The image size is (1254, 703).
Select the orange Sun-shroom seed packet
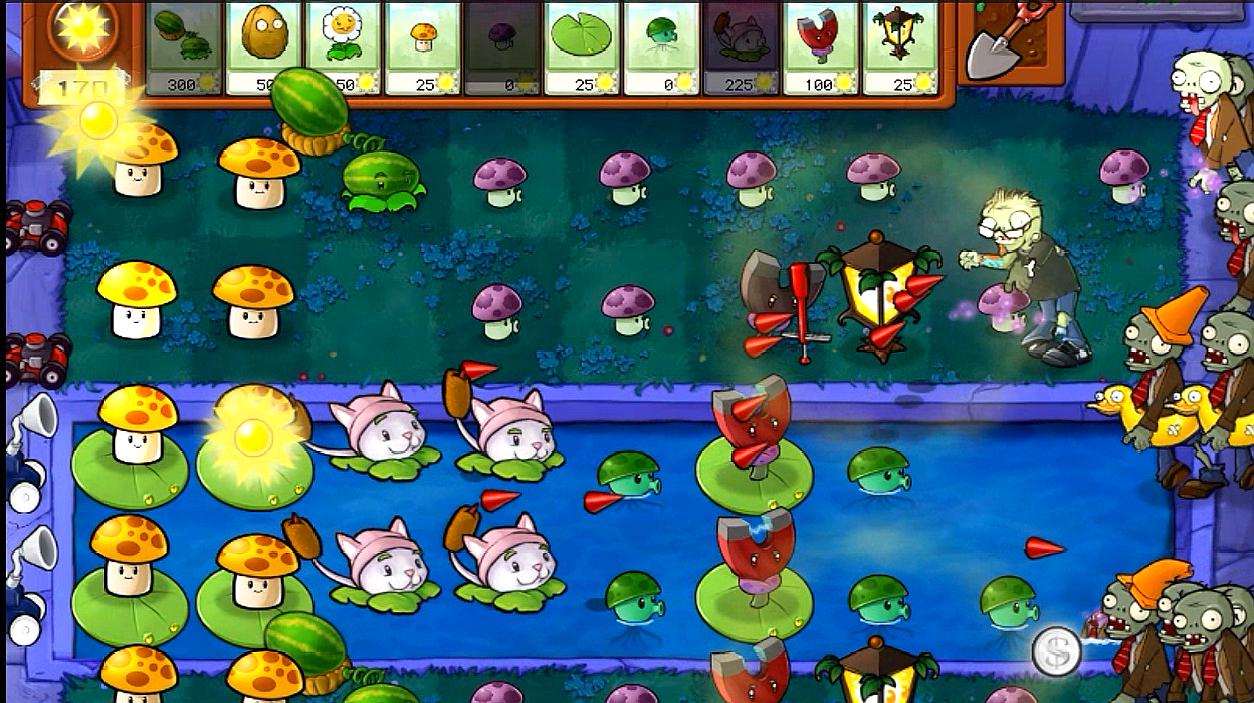click(423, 48)
